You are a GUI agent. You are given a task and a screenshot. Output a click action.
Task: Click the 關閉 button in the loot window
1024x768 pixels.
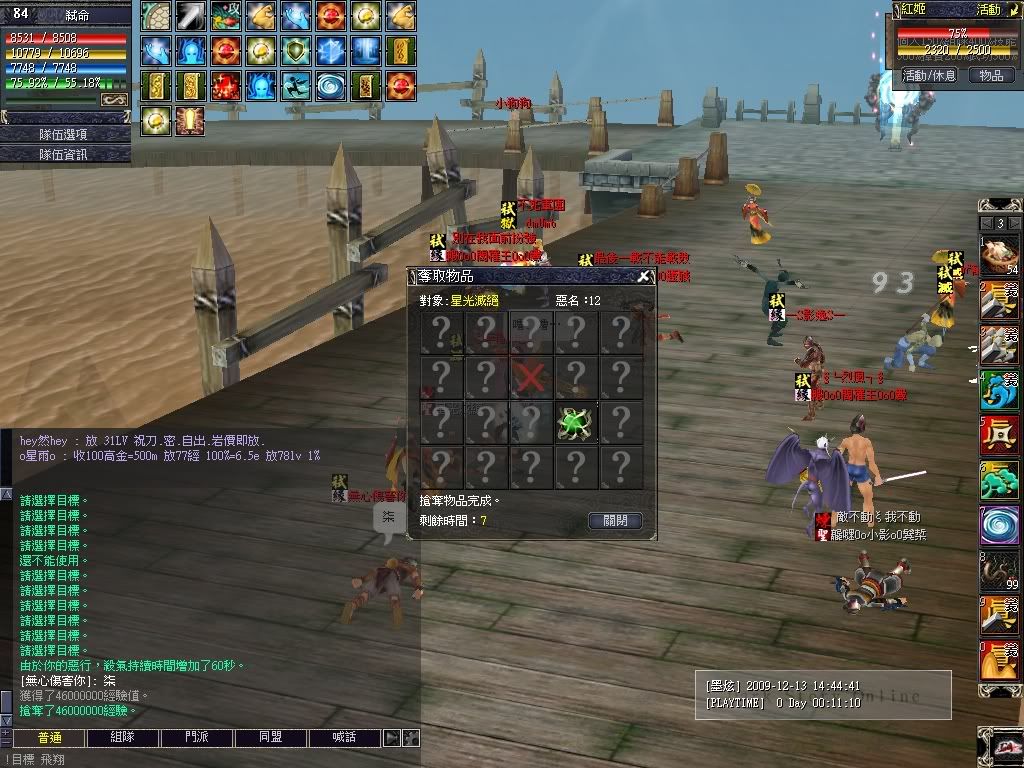pyautogui.click(x=615, y=521)
